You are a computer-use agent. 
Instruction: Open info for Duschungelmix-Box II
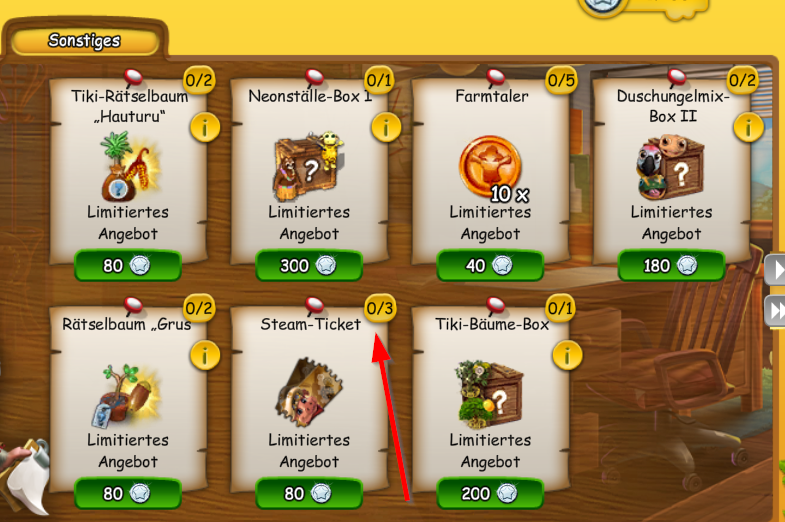point(747,127)
